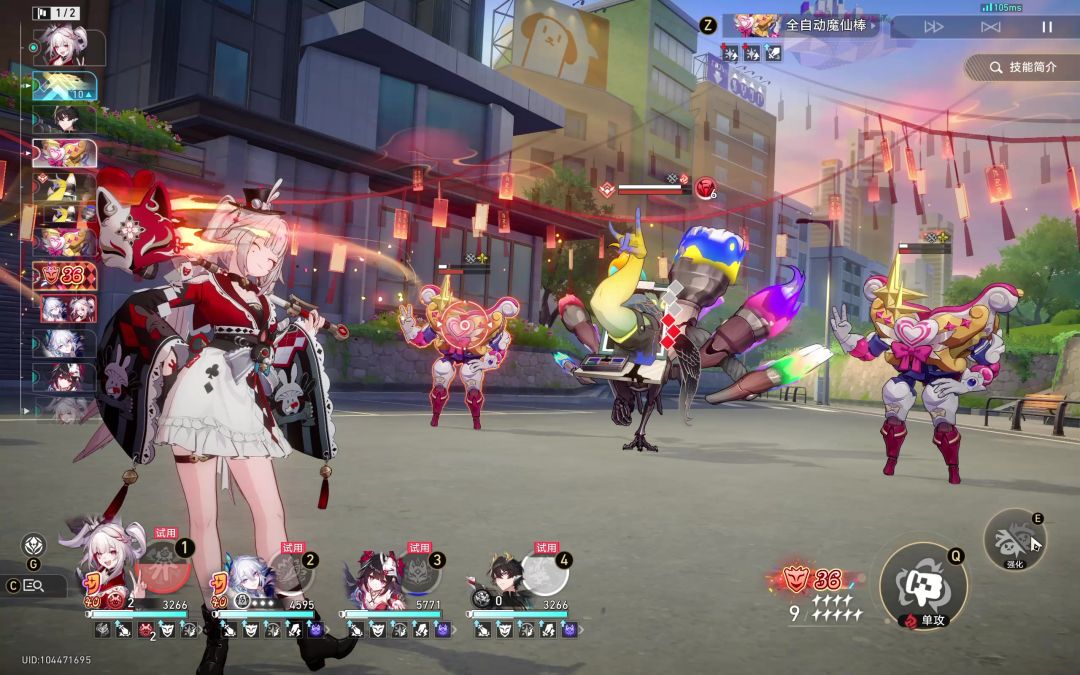The width and height of the screenshot is (1080, 675).
Task: Open enemy info for 全自动魔仙棒
Action: point(800,26)
